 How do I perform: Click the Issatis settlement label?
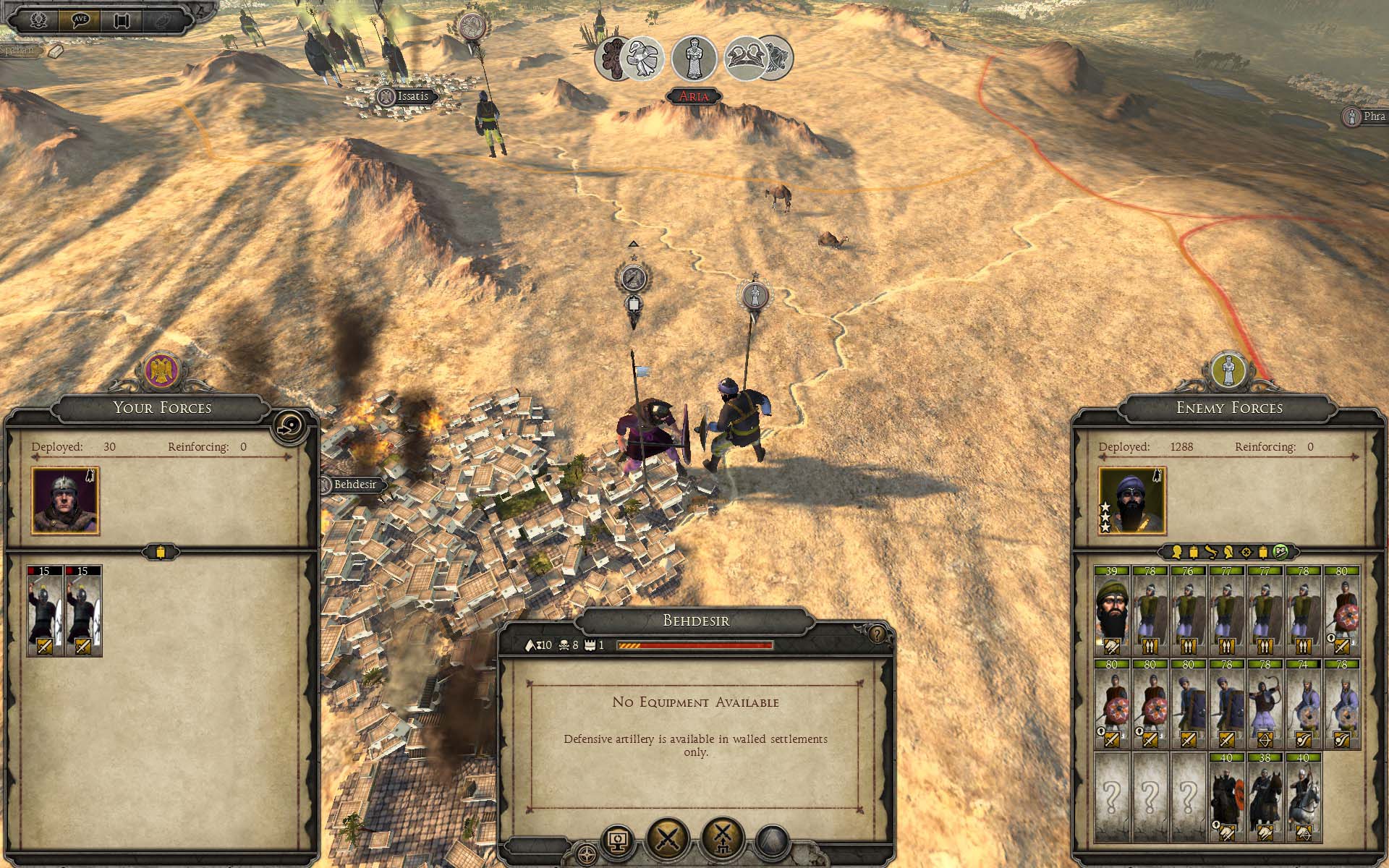(412, 96)
